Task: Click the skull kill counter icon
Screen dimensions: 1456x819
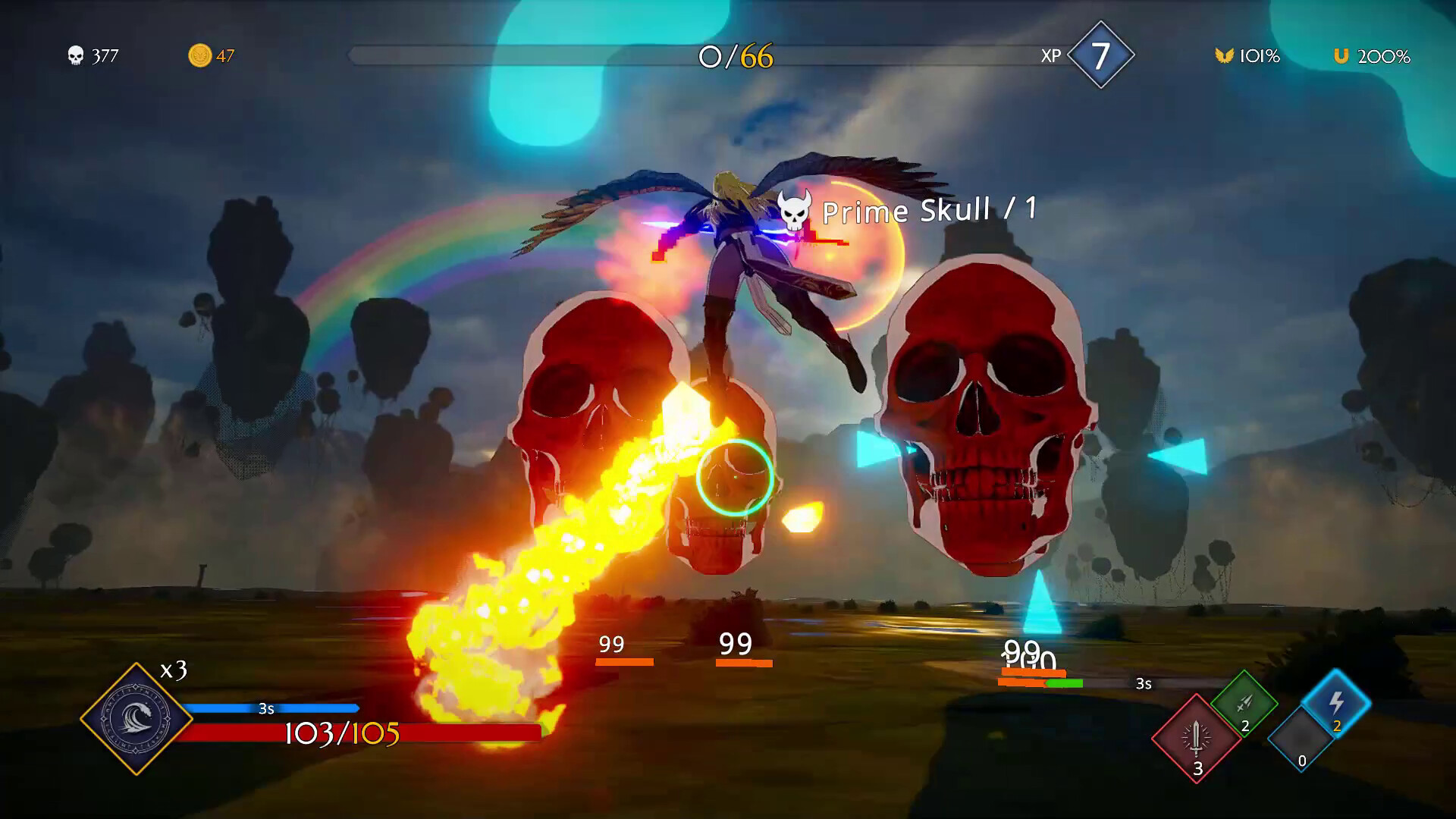Action: point(75,55)
